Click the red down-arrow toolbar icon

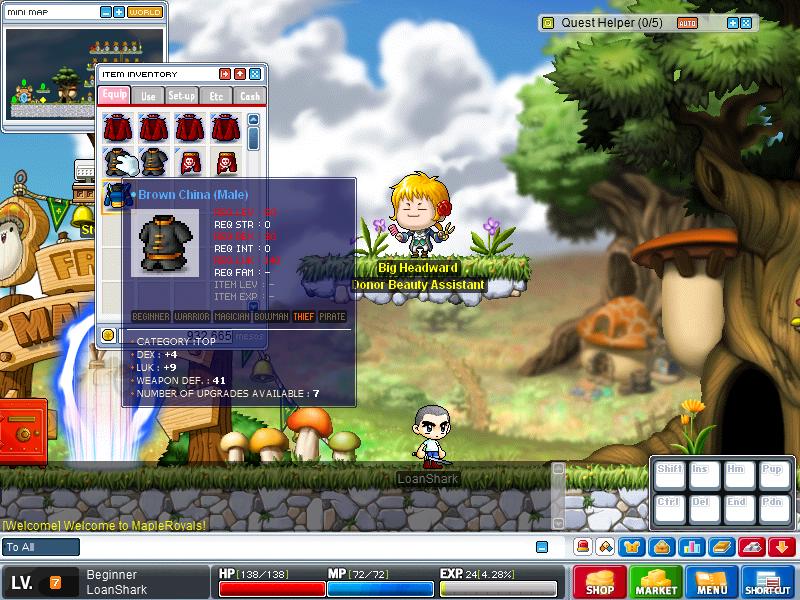(783, 547)
